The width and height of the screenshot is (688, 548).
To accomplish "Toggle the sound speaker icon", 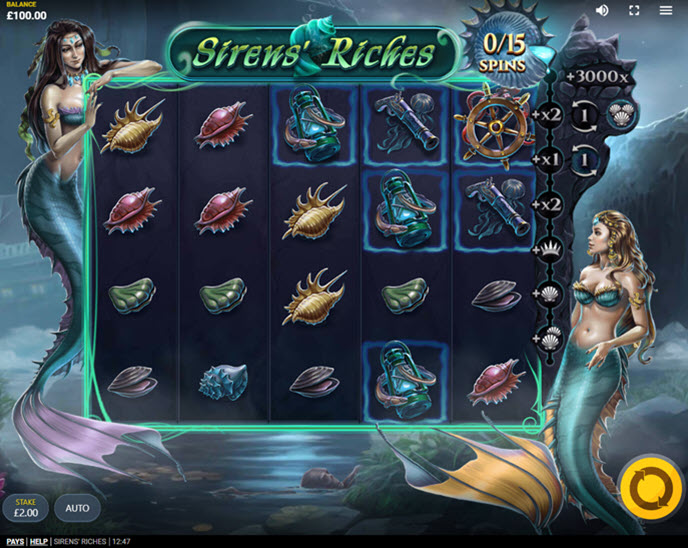I will [602, 10].
